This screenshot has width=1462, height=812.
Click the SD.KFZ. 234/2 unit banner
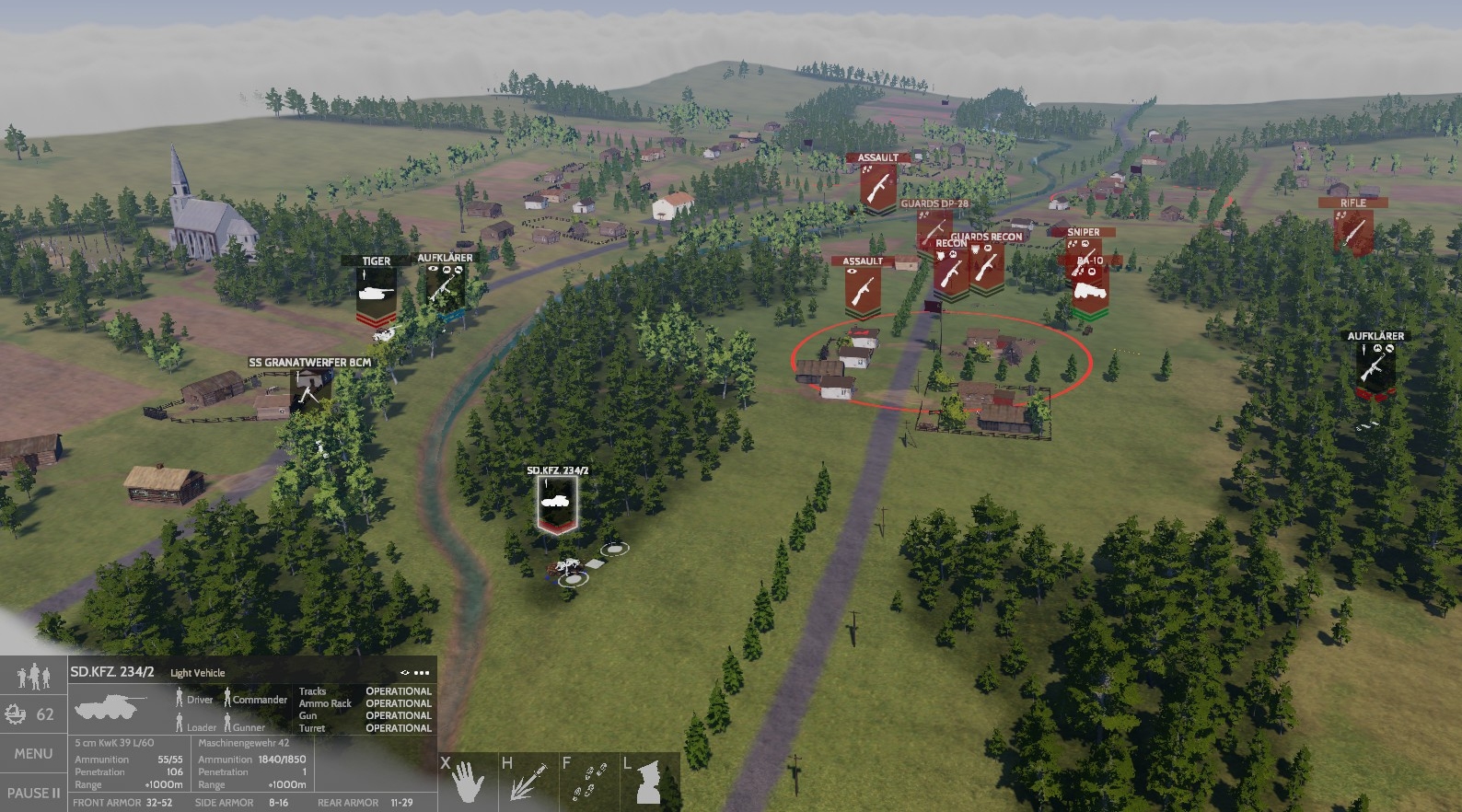[557, 502]
